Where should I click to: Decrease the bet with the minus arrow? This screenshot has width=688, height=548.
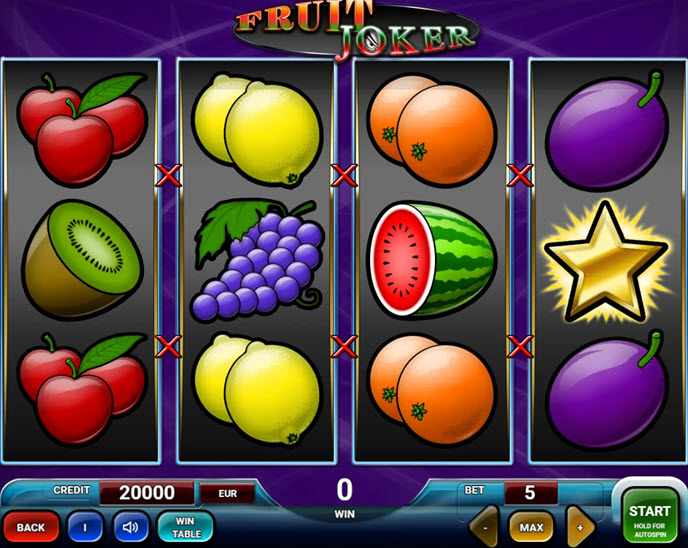[485, 526]
